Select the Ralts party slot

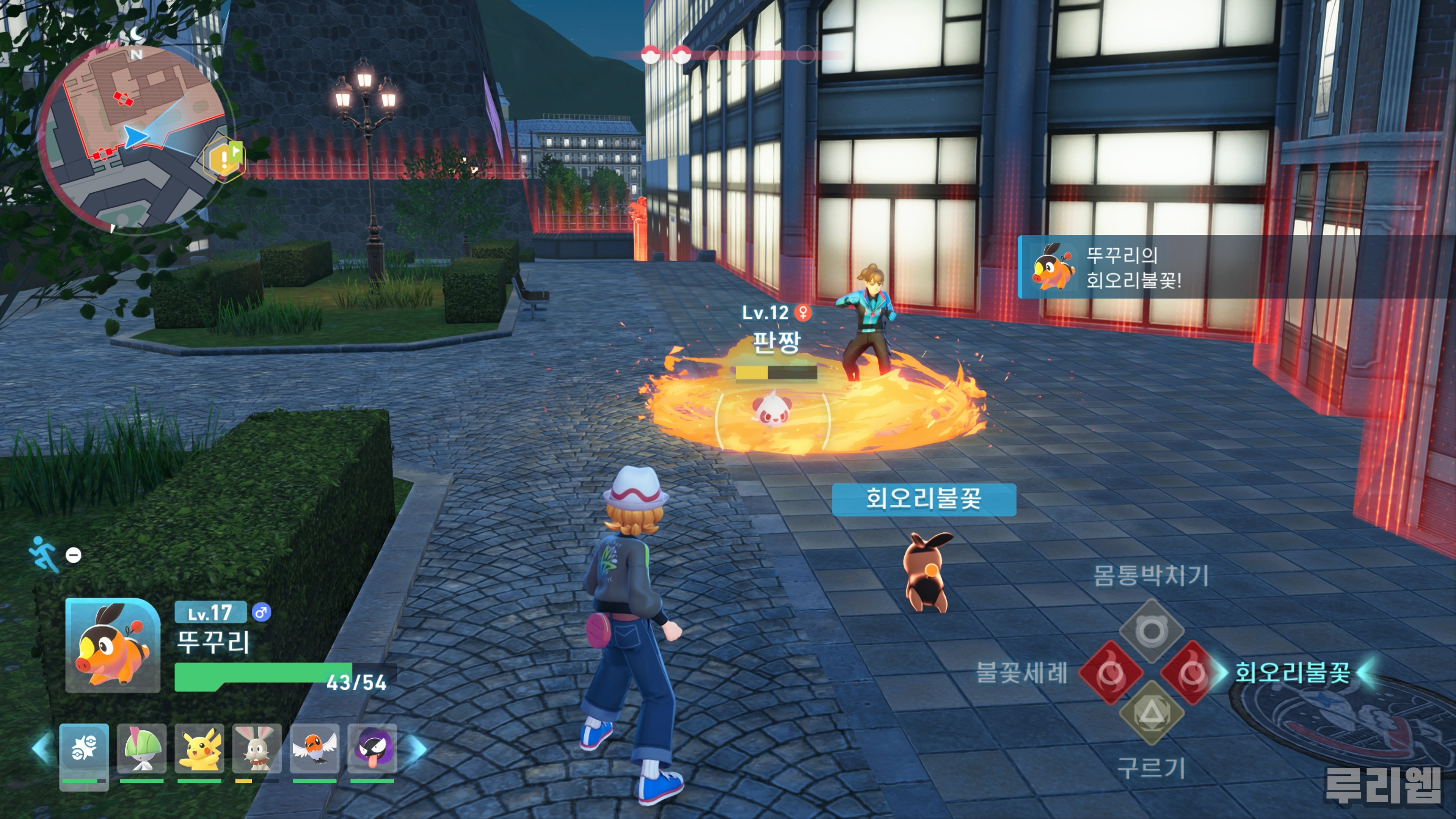(x=141, y=748)
